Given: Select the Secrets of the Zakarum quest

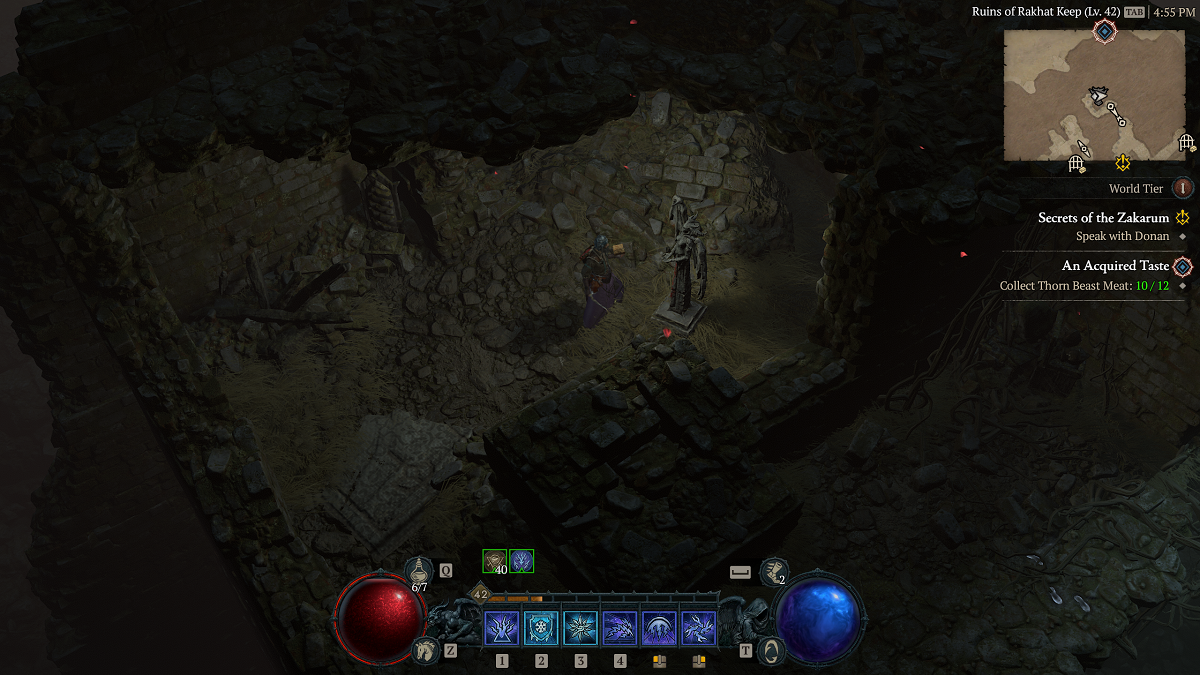Looking at the screenshot, I should (x=1103, y=217).
